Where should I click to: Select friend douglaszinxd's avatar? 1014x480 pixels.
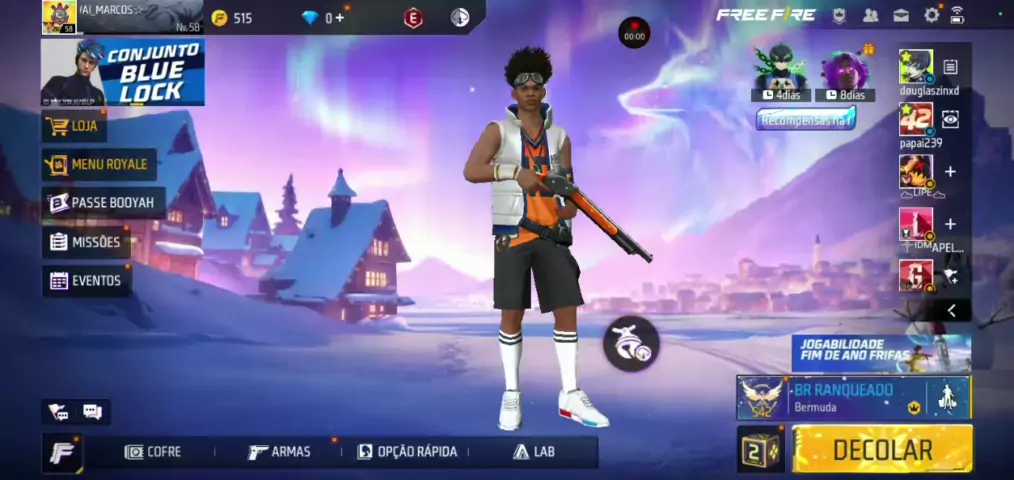[915, 67]
